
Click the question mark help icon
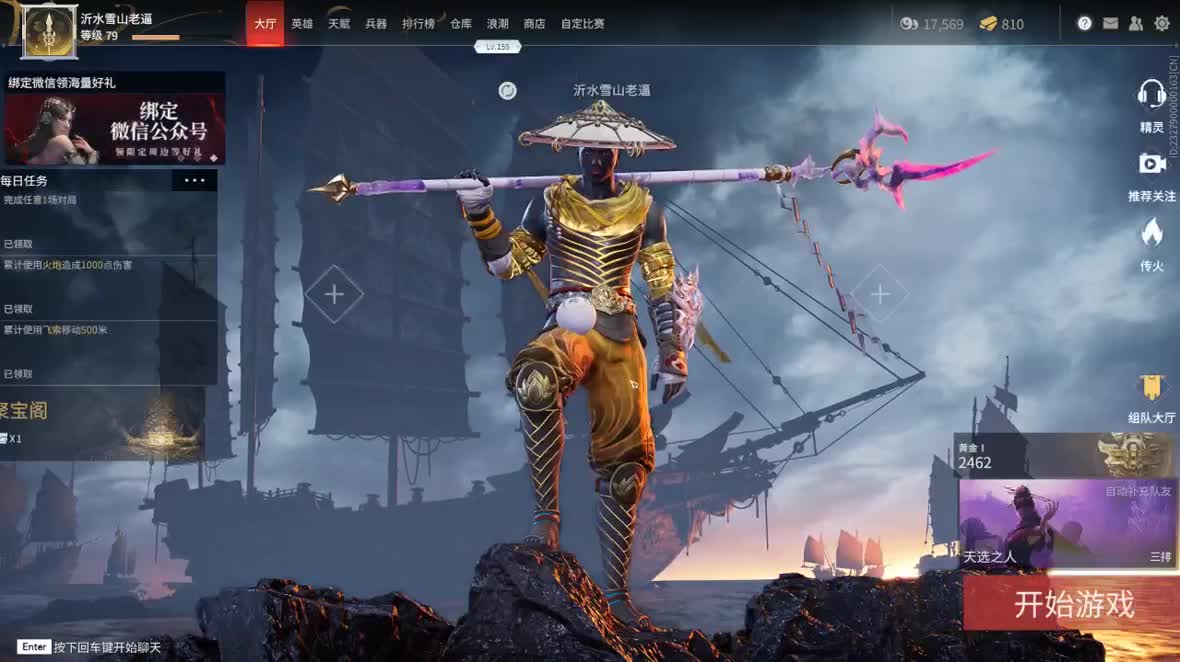point(1085,23)
